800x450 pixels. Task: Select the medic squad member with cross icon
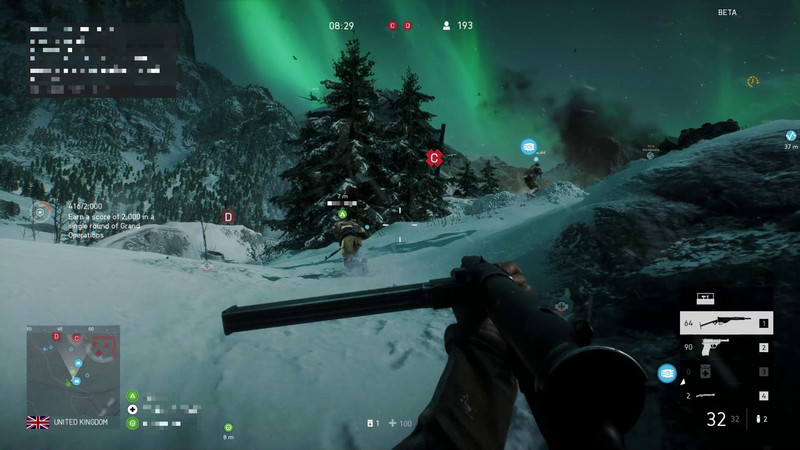132,410
